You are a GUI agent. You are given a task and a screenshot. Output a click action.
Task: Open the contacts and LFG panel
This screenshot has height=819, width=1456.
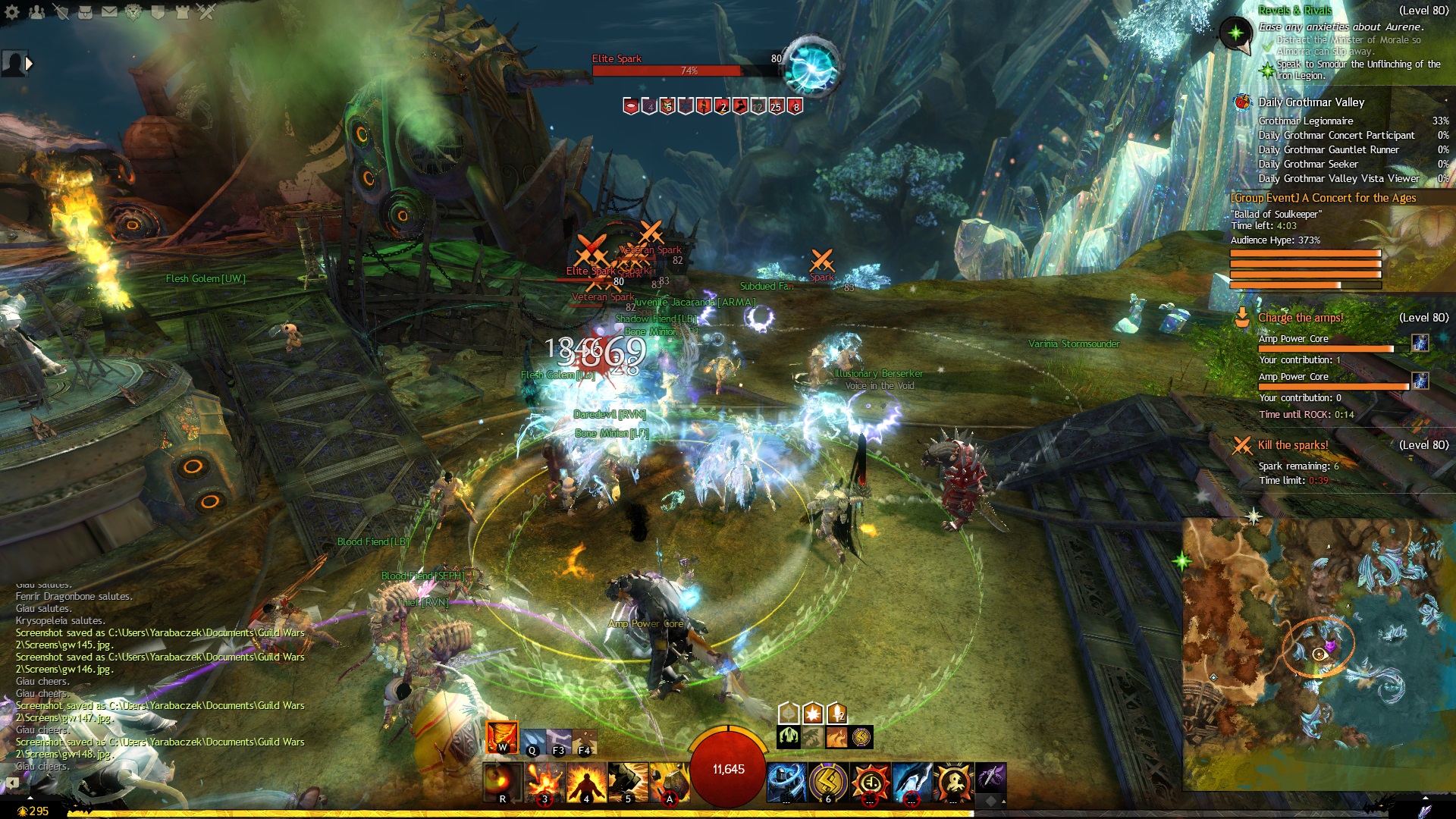[x=36, y=12]
